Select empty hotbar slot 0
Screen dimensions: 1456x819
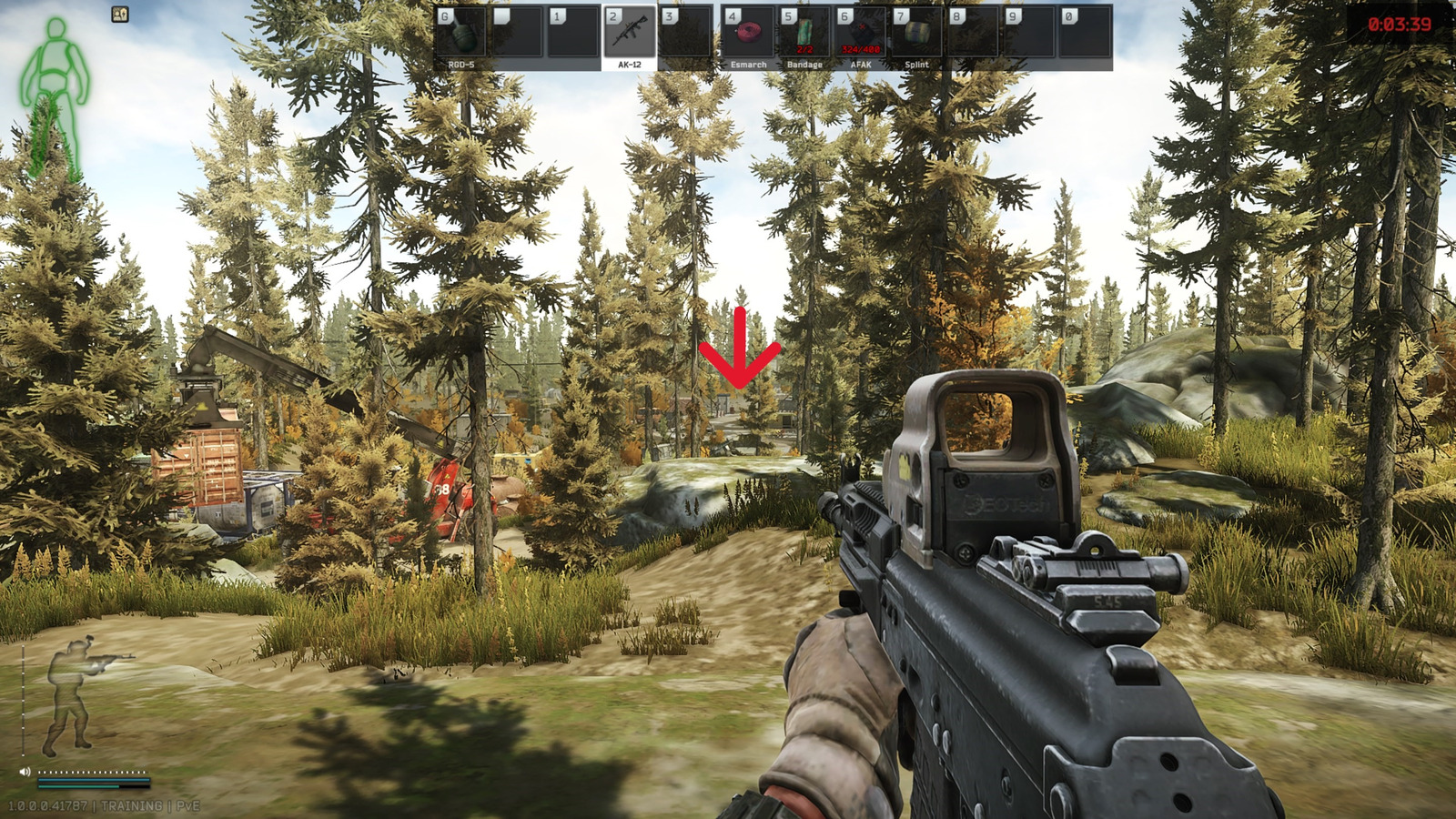[1086, 36]
